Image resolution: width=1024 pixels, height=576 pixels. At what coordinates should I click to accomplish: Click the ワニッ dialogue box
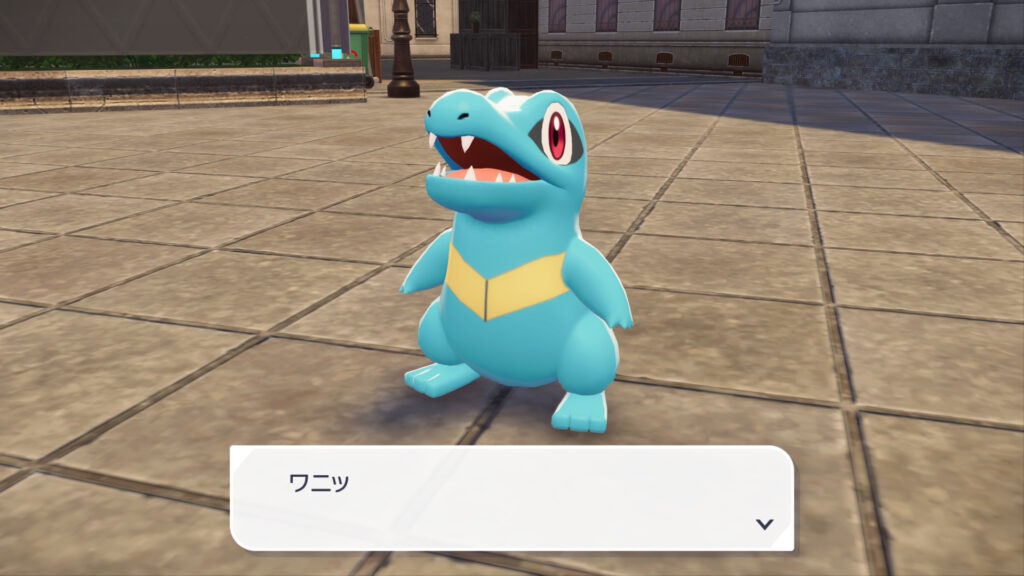[511, 497]
